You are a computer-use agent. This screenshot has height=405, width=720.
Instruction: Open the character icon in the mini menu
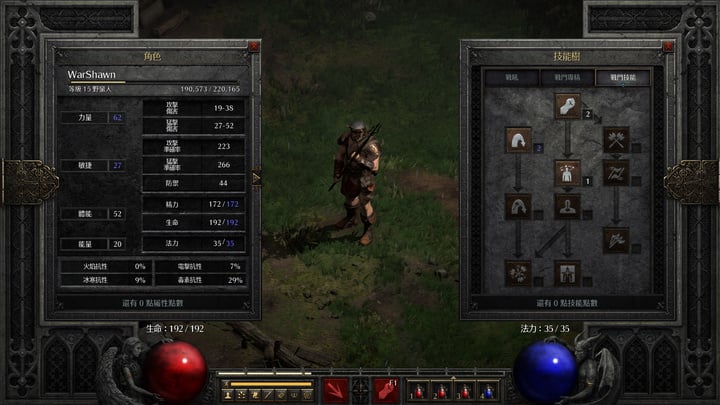tap(227, 396)
